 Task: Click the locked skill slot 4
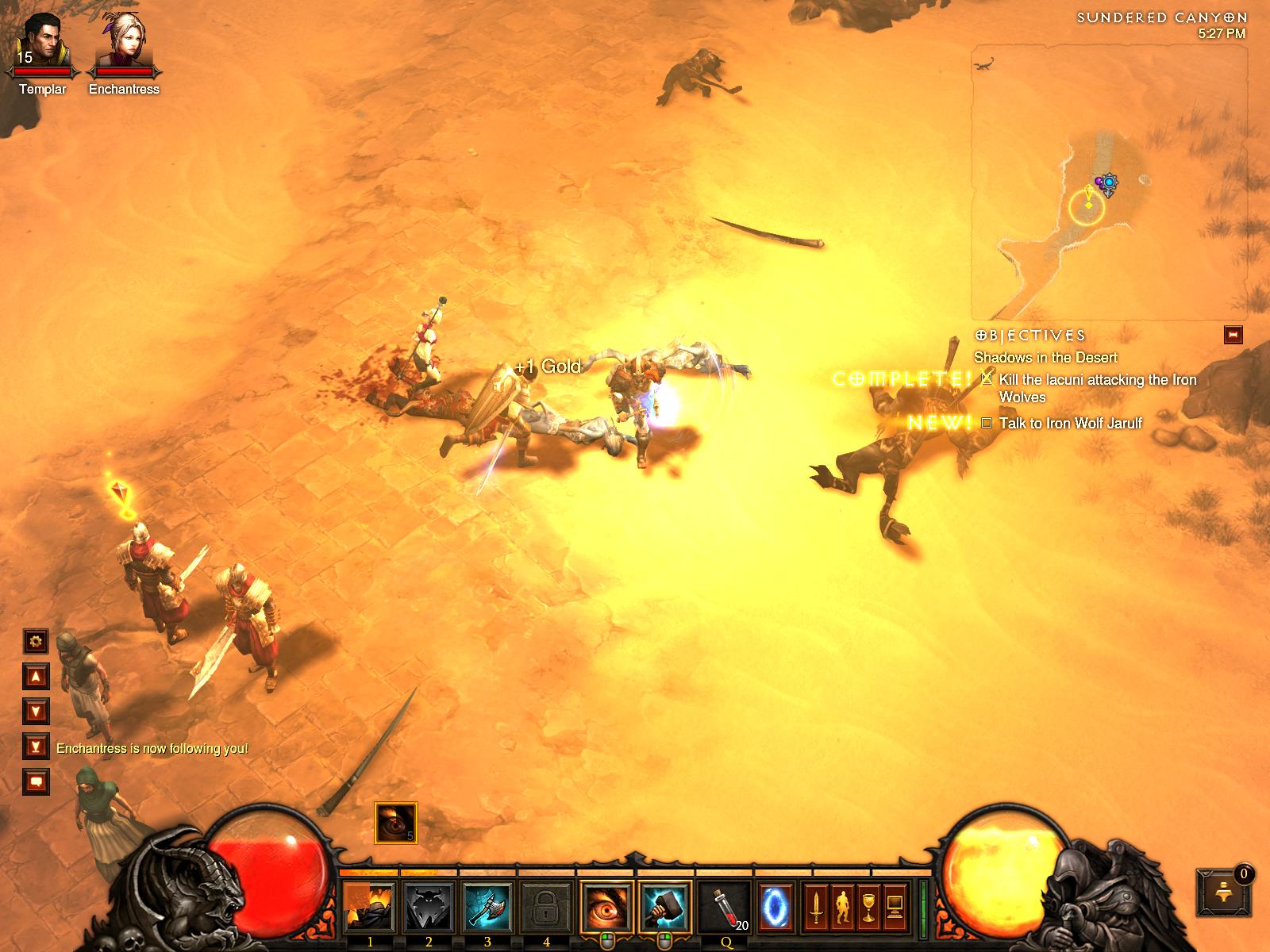click(546, 907)
